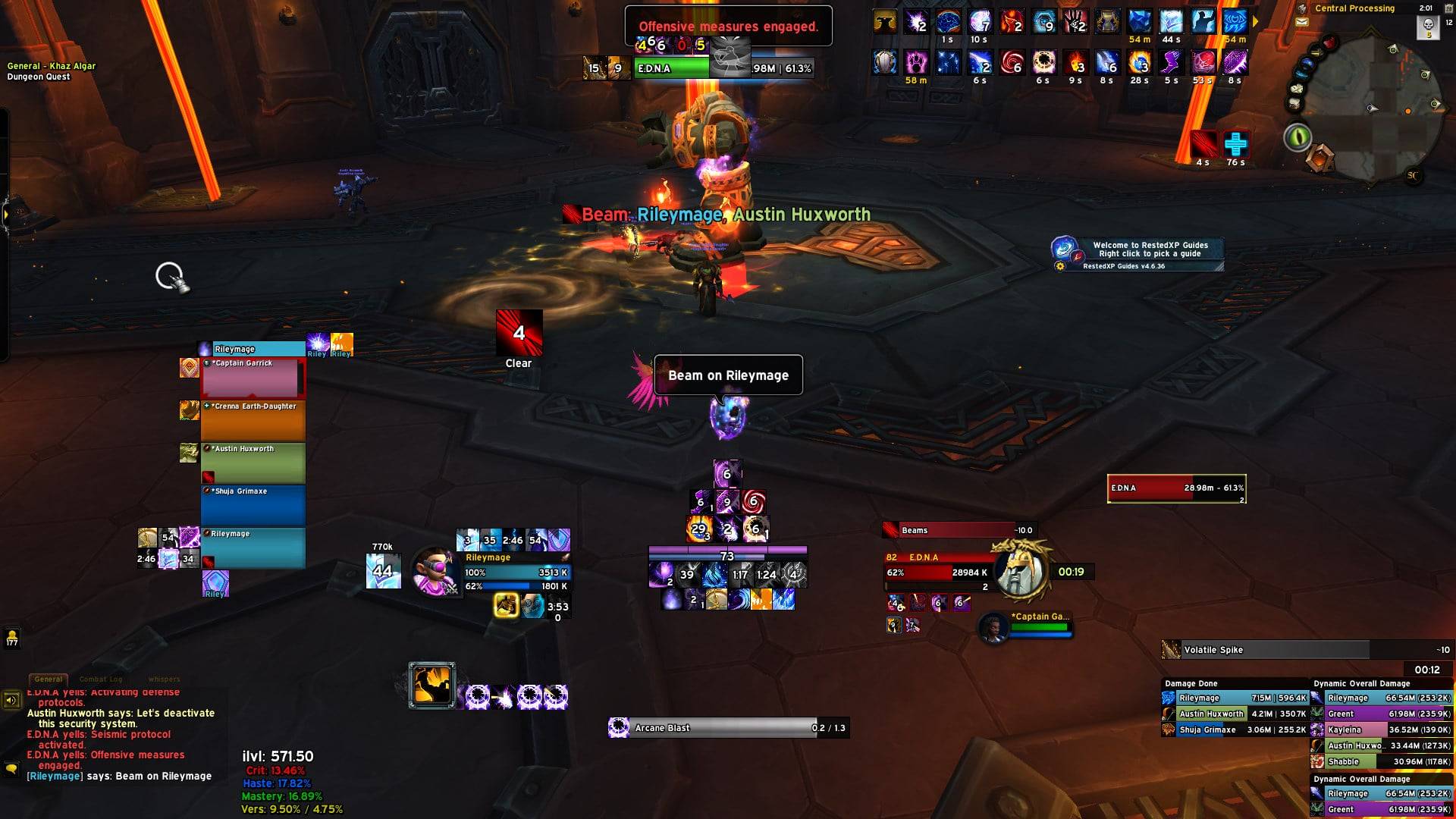Viewport: 1456px width, 819px height.
Task: Target Crenna Earth-Daughter in the party frames
Action: (253, 421)
